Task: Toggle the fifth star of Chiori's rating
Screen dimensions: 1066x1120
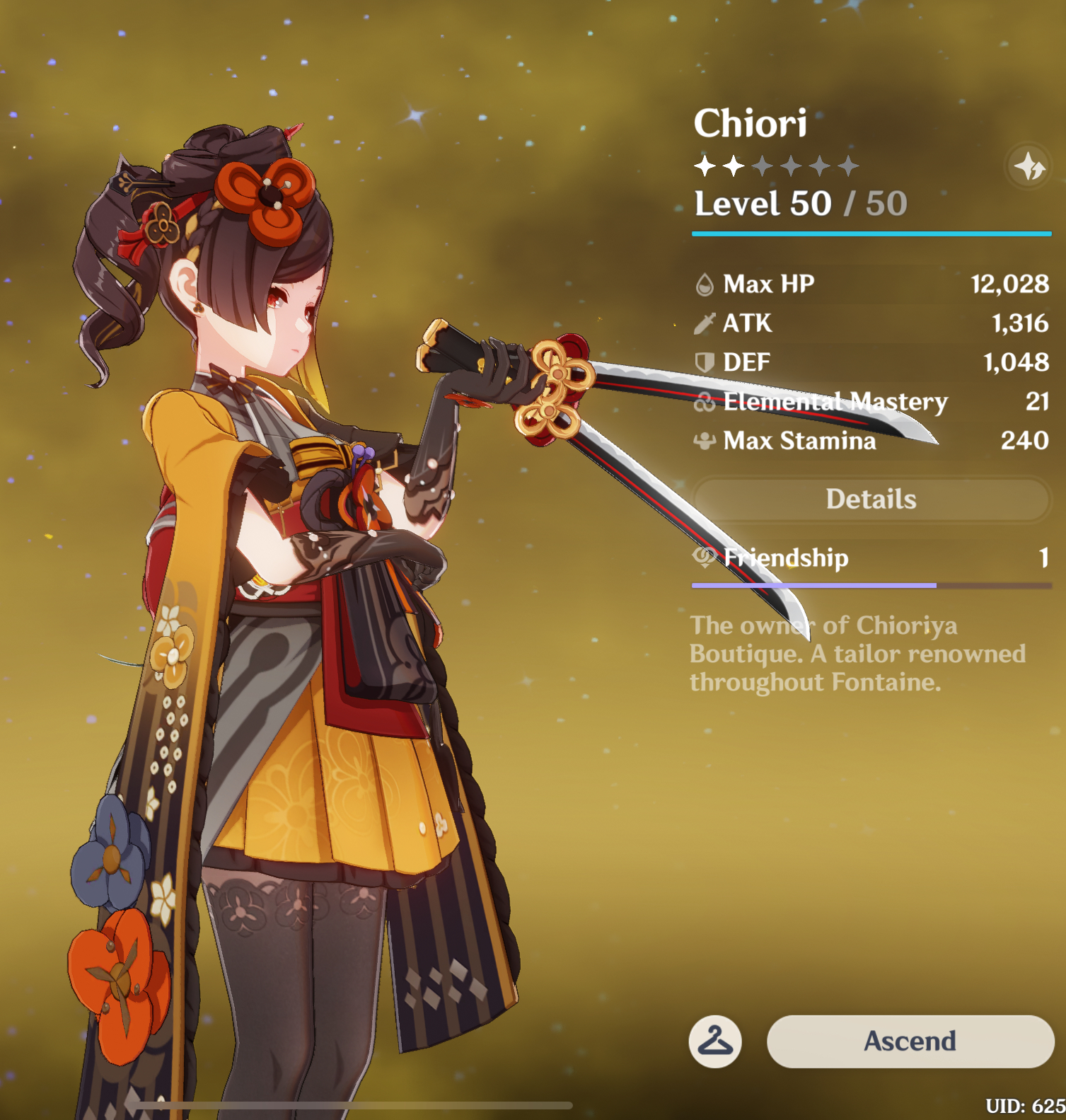Action: pos(821,164)
